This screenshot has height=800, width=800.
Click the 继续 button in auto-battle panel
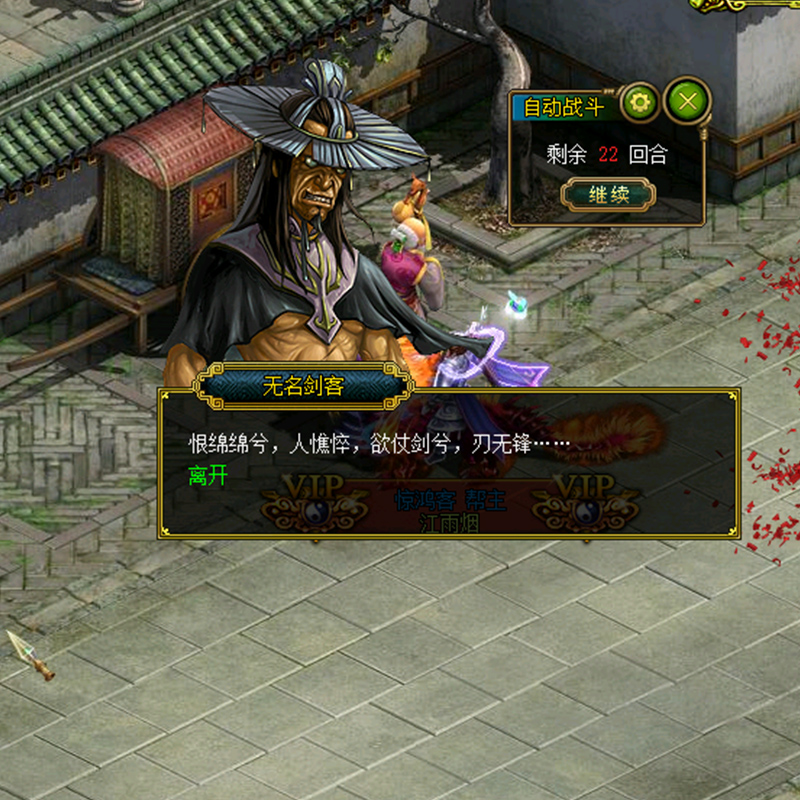(x=607, y=194)
